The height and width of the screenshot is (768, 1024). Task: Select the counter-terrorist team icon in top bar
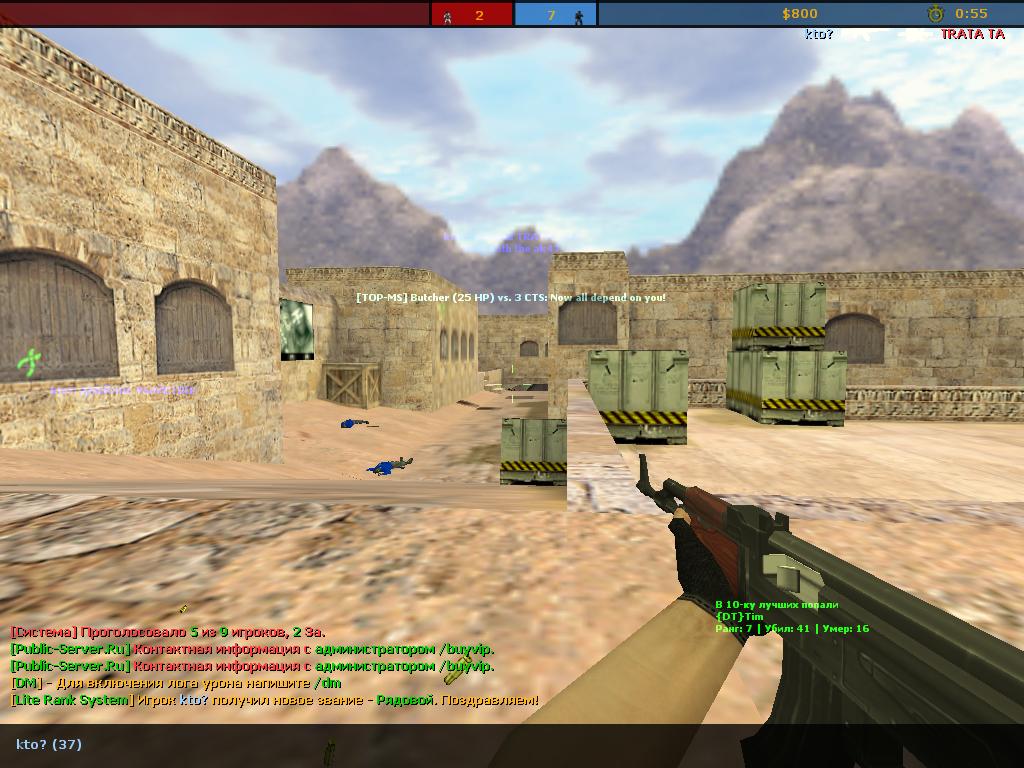[579, 15]
